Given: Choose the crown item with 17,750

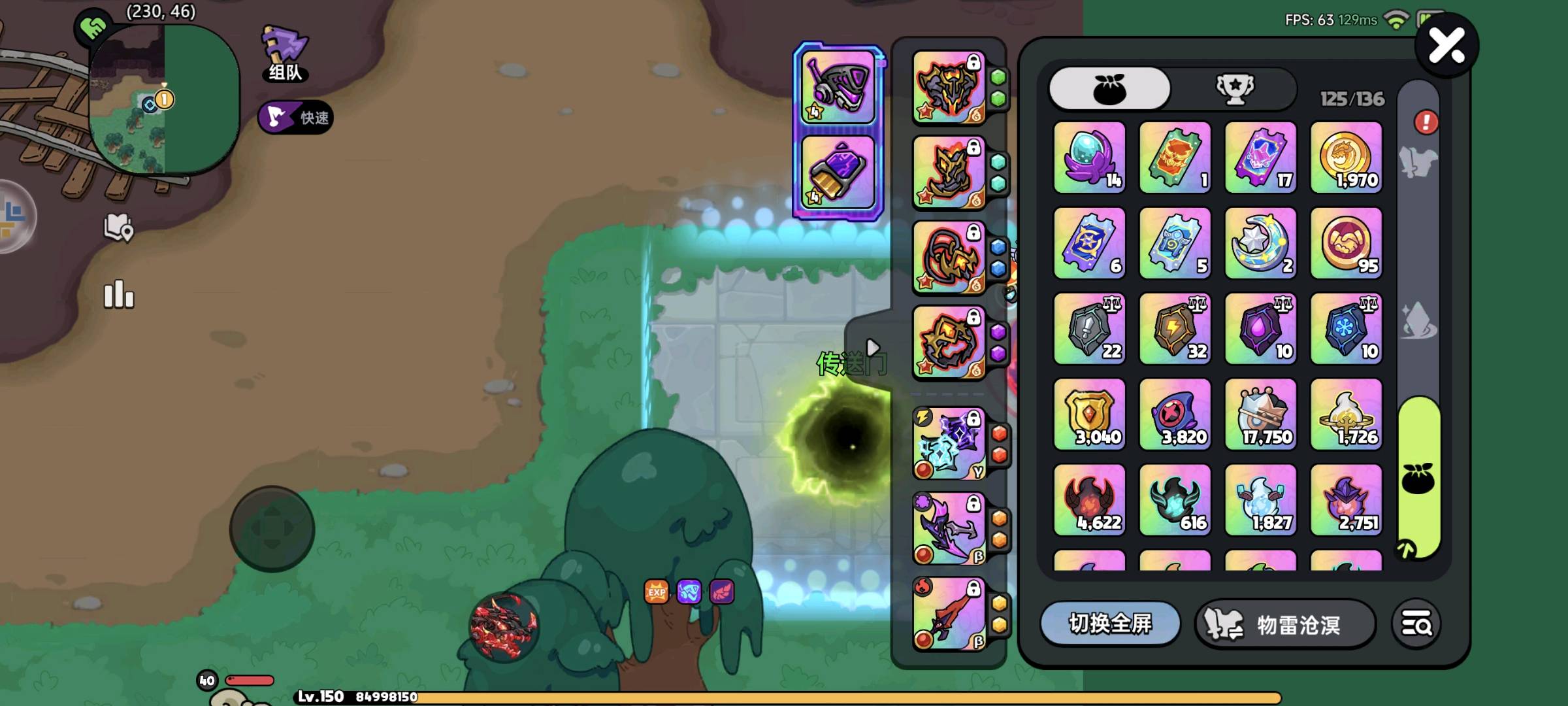Looking at the screenshot, I should [1260, 414].
